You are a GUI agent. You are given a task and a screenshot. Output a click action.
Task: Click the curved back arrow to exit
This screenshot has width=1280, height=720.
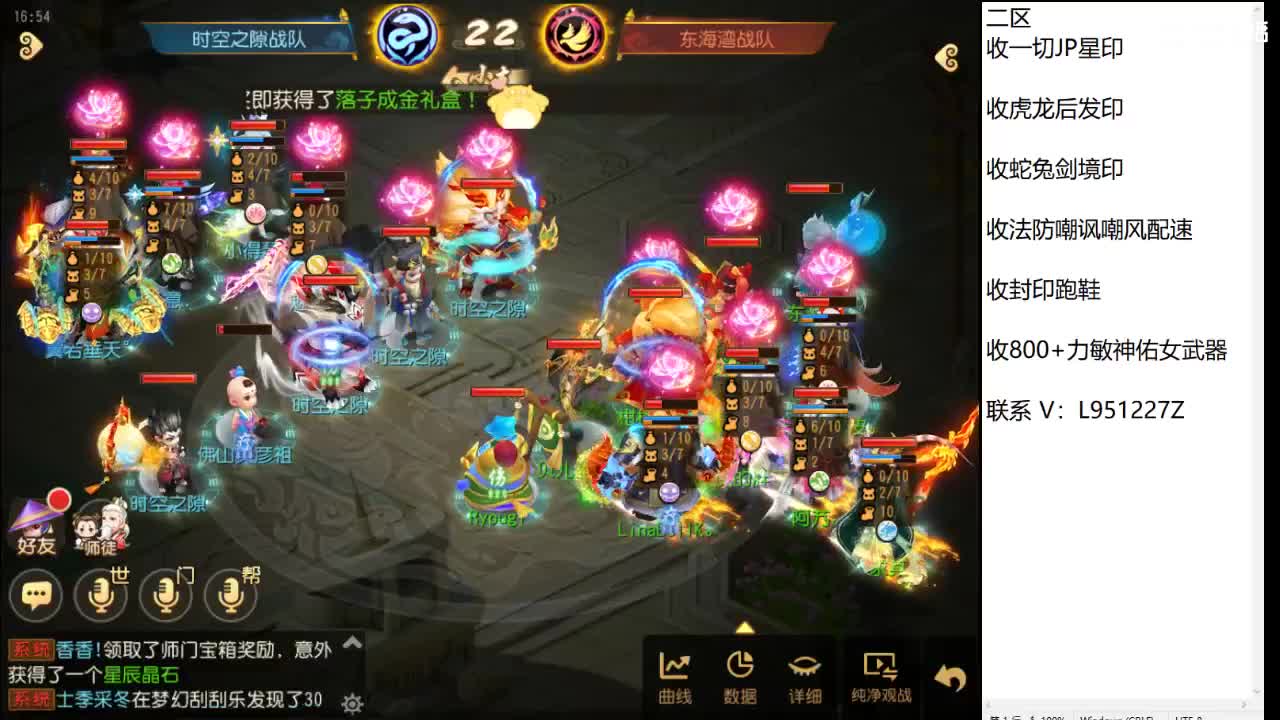tap(948, 677)
